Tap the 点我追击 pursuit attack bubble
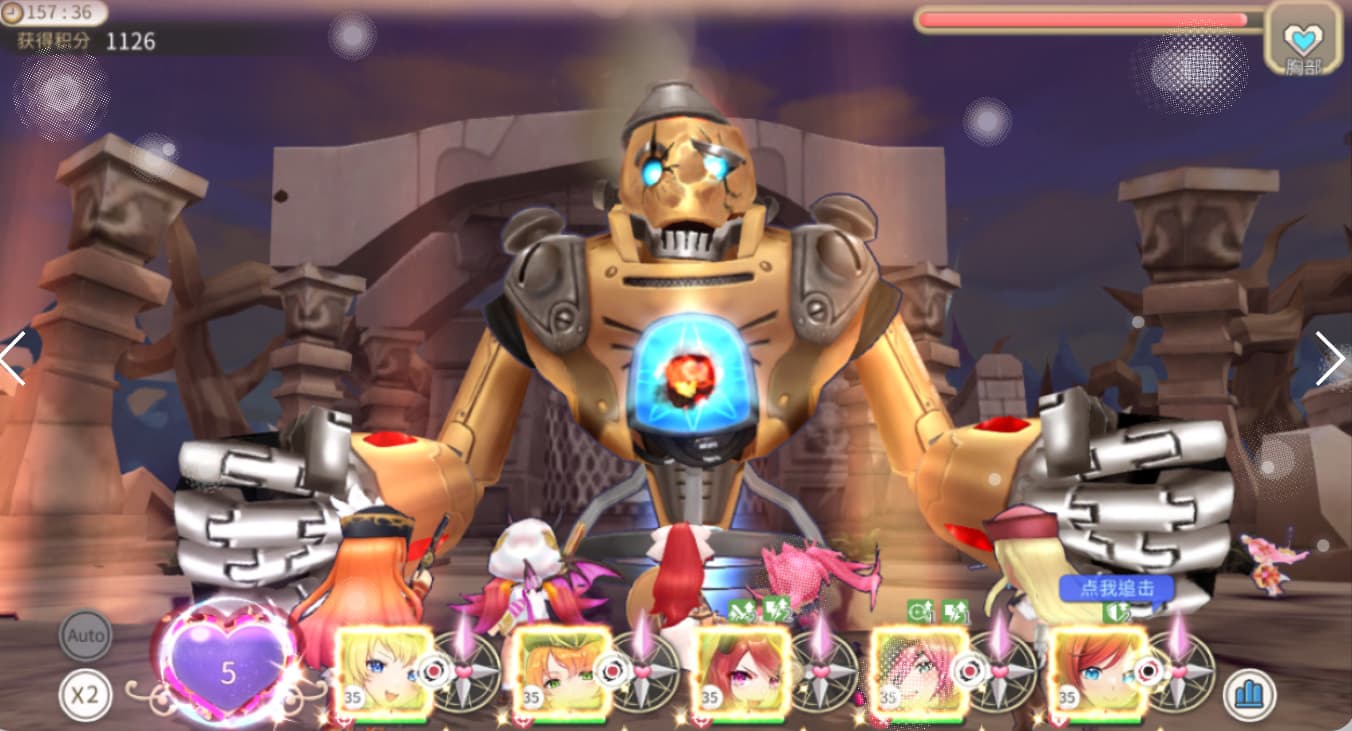1352x731 pixels. pos(1116,588)
